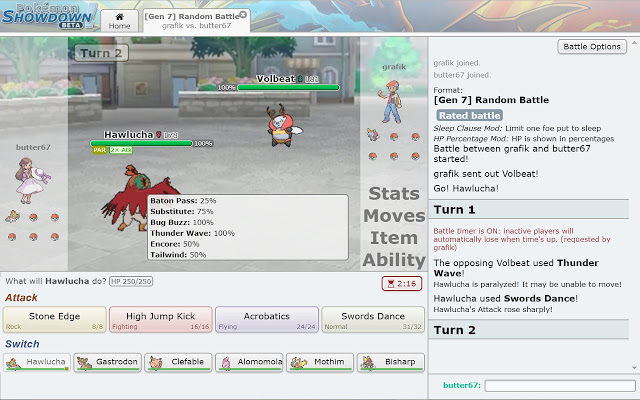Use Swords Dance

click(372, 320)
